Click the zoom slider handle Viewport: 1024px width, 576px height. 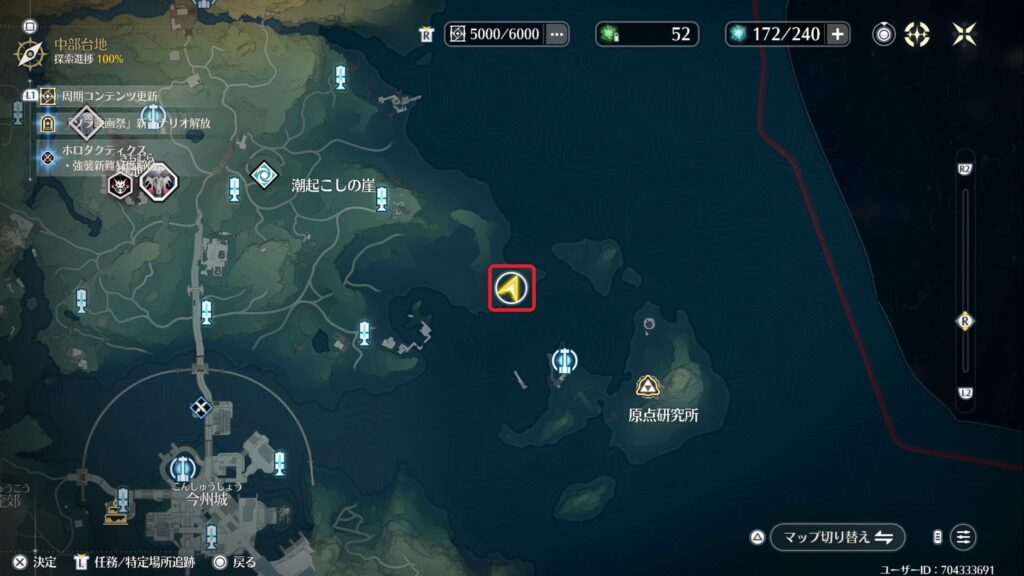(x=965, y=321)
